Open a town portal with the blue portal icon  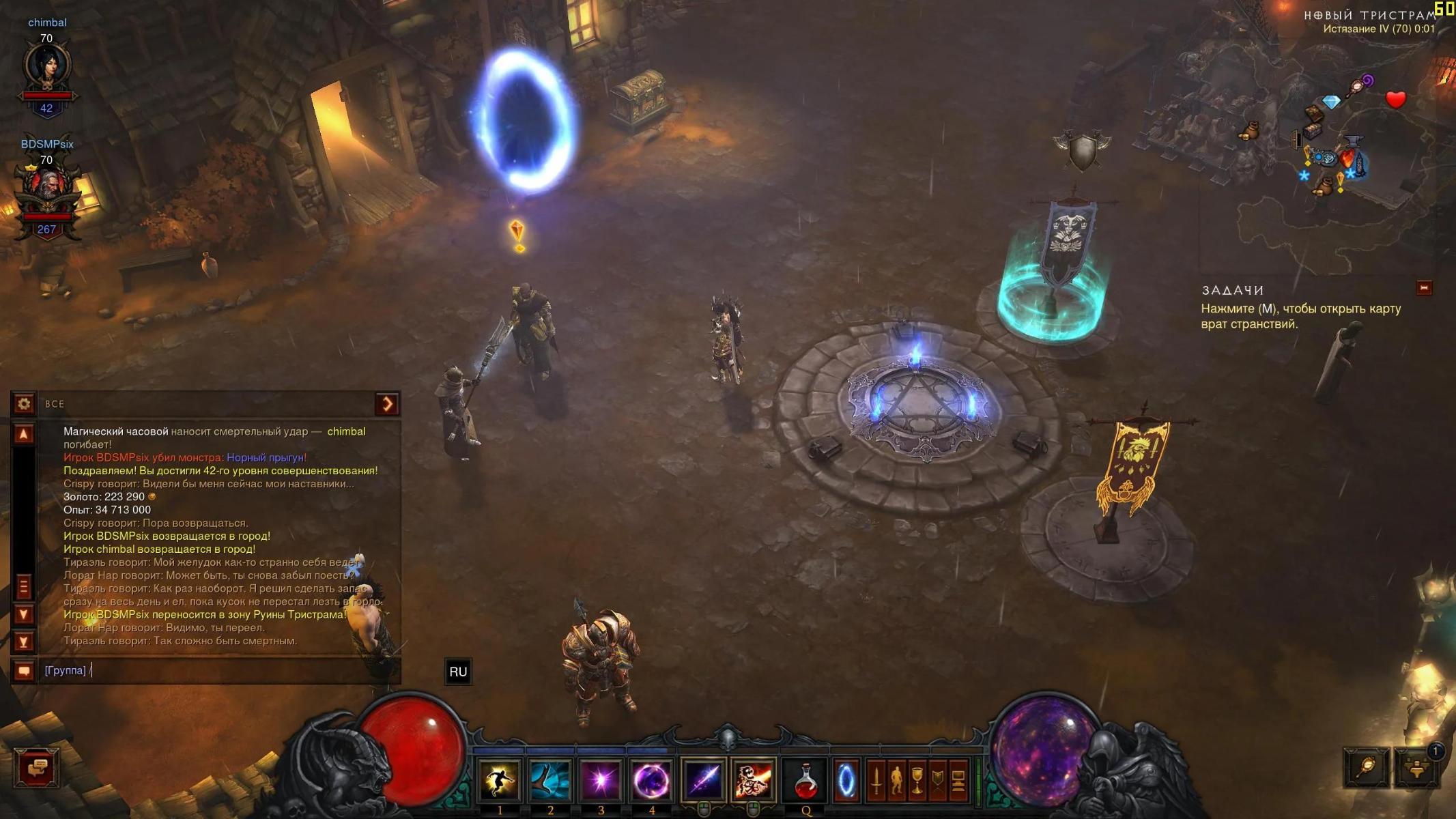(845, 779)
